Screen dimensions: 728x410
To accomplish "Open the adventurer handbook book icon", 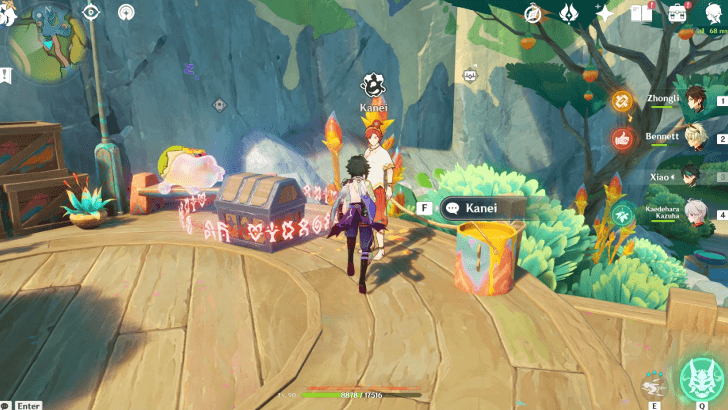I will pos(641,14).
